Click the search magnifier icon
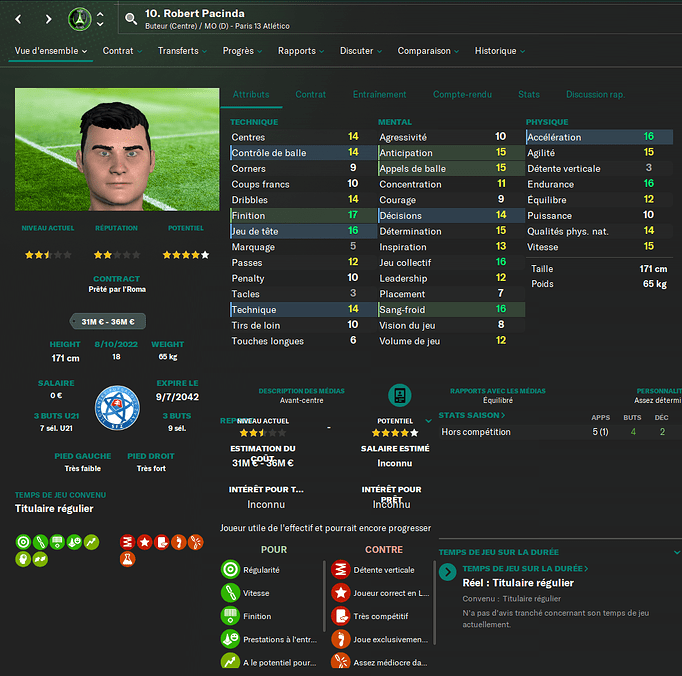Viewport: 682px width, 676px height. click(x=132, y=19)
